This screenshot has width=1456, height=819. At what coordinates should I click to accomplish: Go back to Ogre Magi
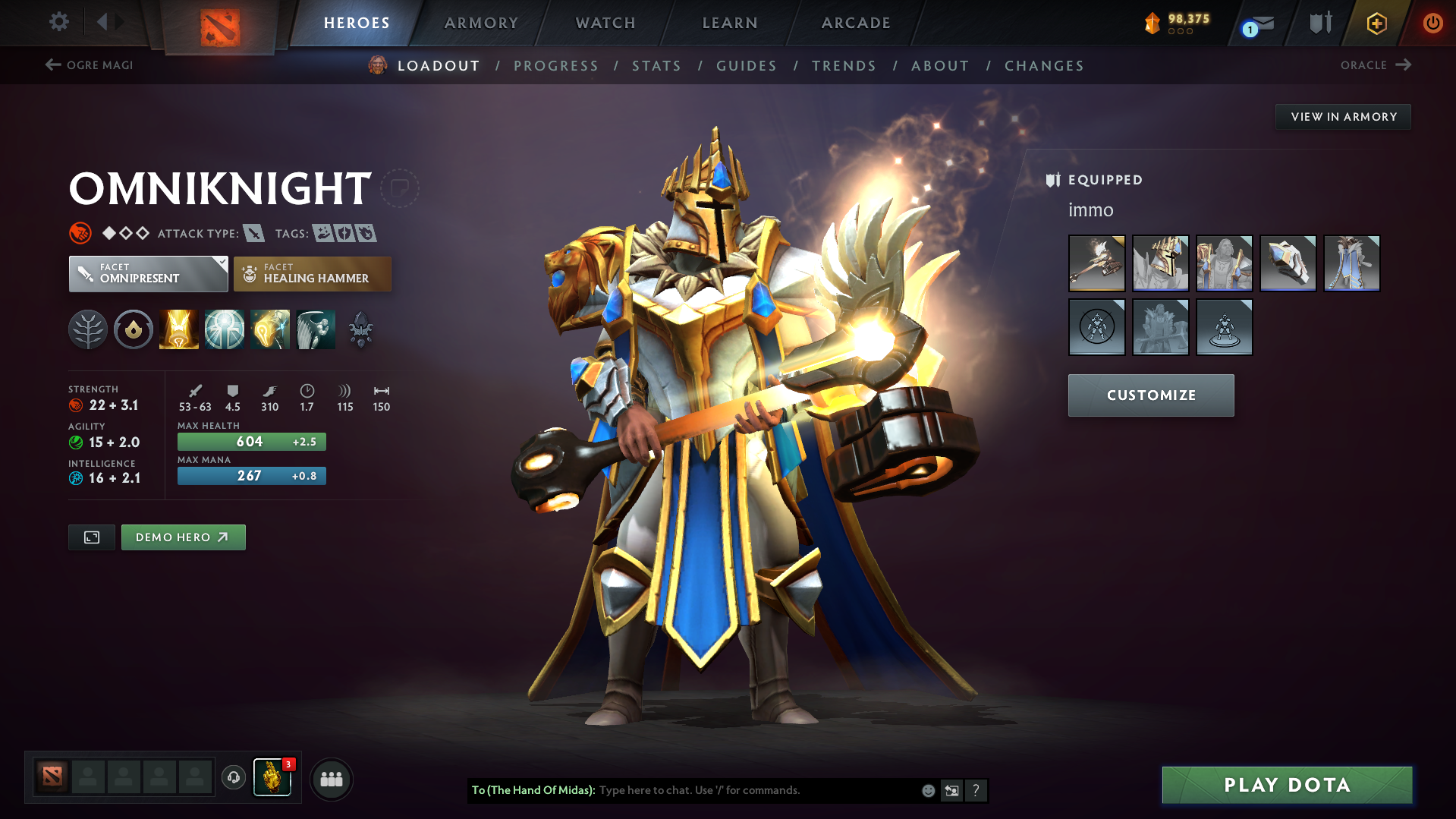coord(88,65)
